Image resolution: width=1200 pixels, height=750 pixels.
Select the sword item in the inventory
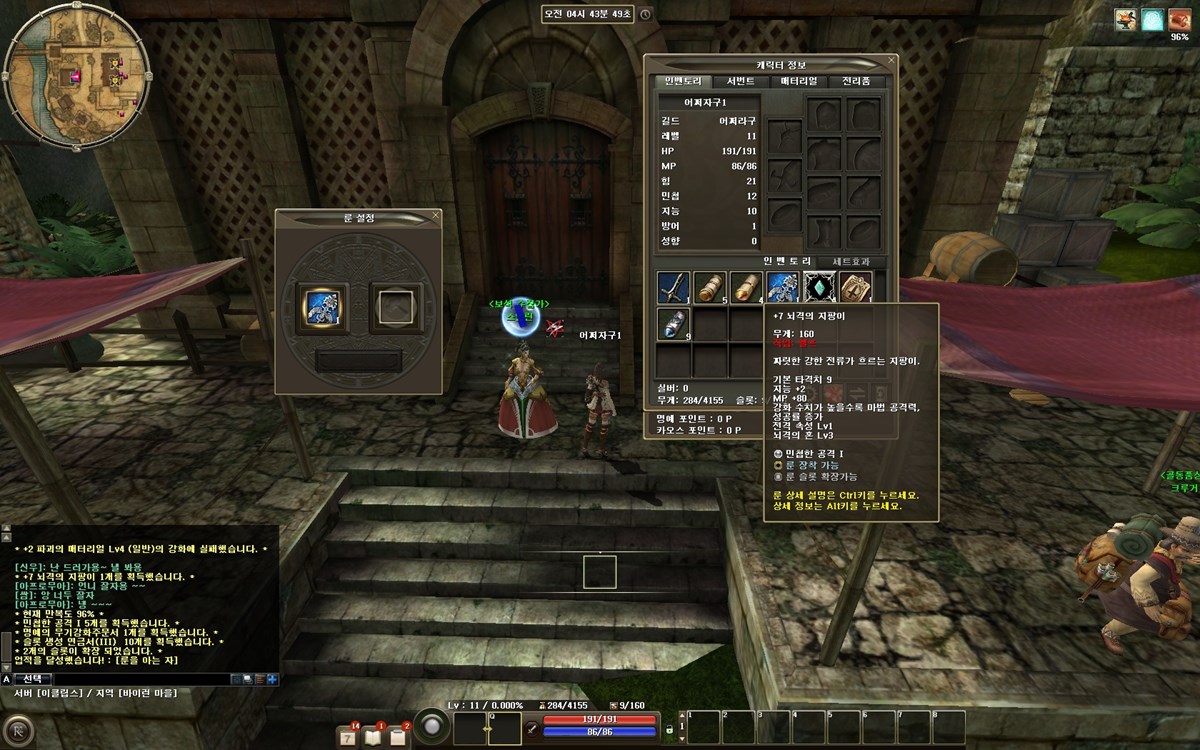point(674,288)
